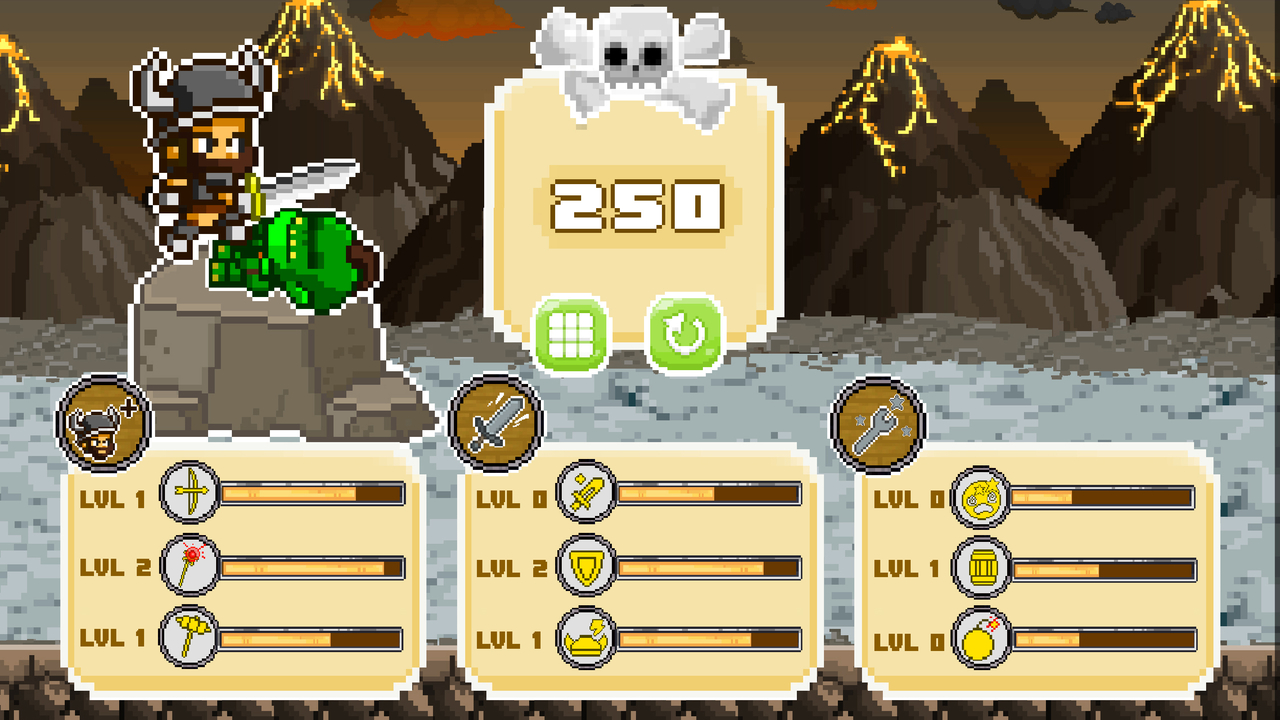The image size is (1280, 720).
Task: Select the bow upgrade icon
Action: (x=191, y=494)
